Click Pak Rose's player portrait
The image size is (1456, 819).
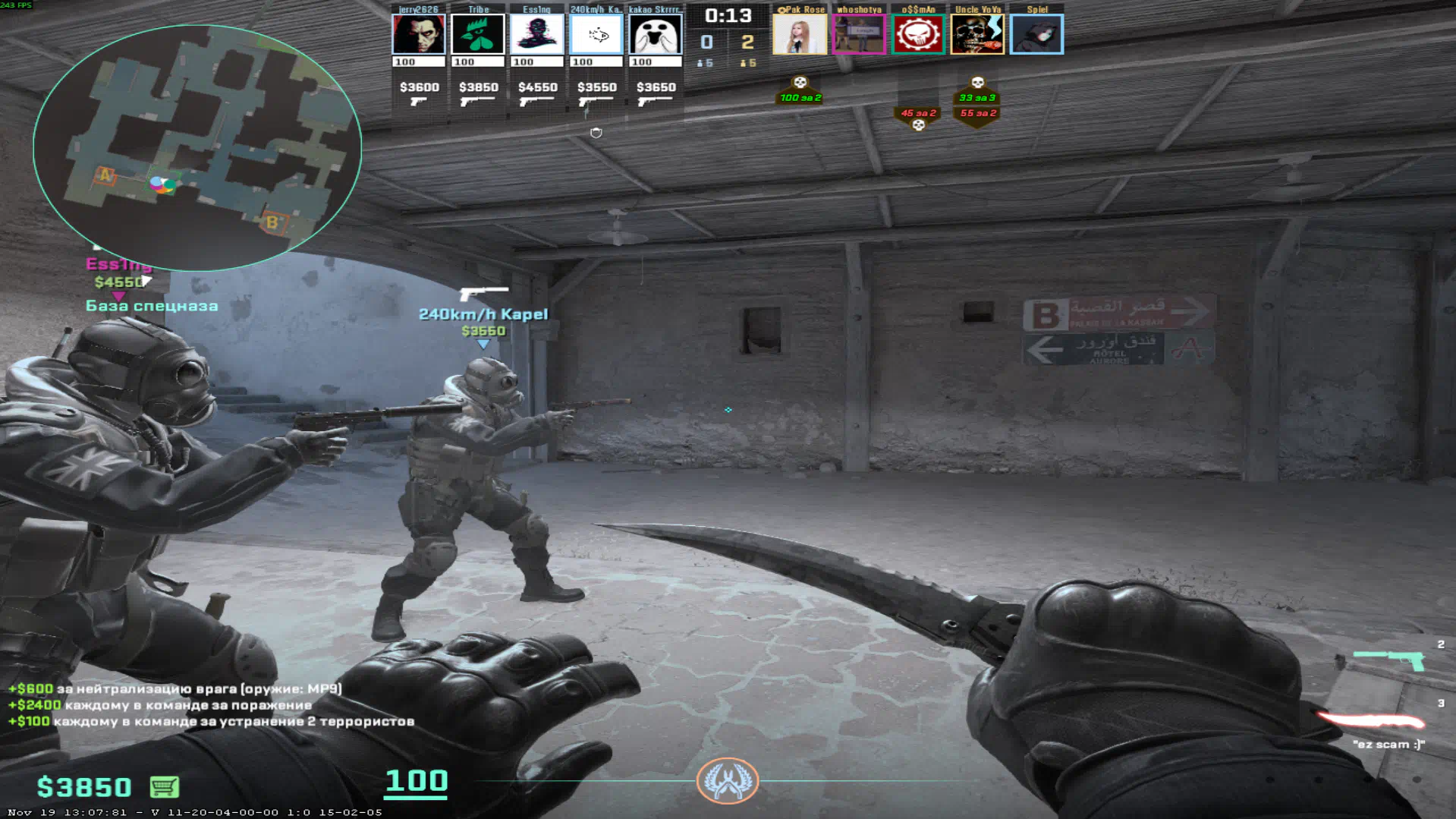tap(799, 35)
